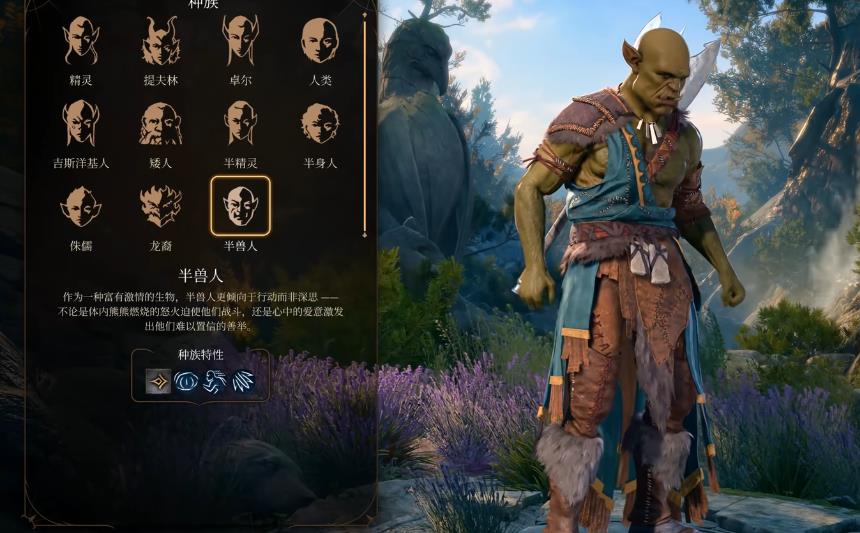Pick the 半精灵 (Half-Elf) race

click(240, 124)
